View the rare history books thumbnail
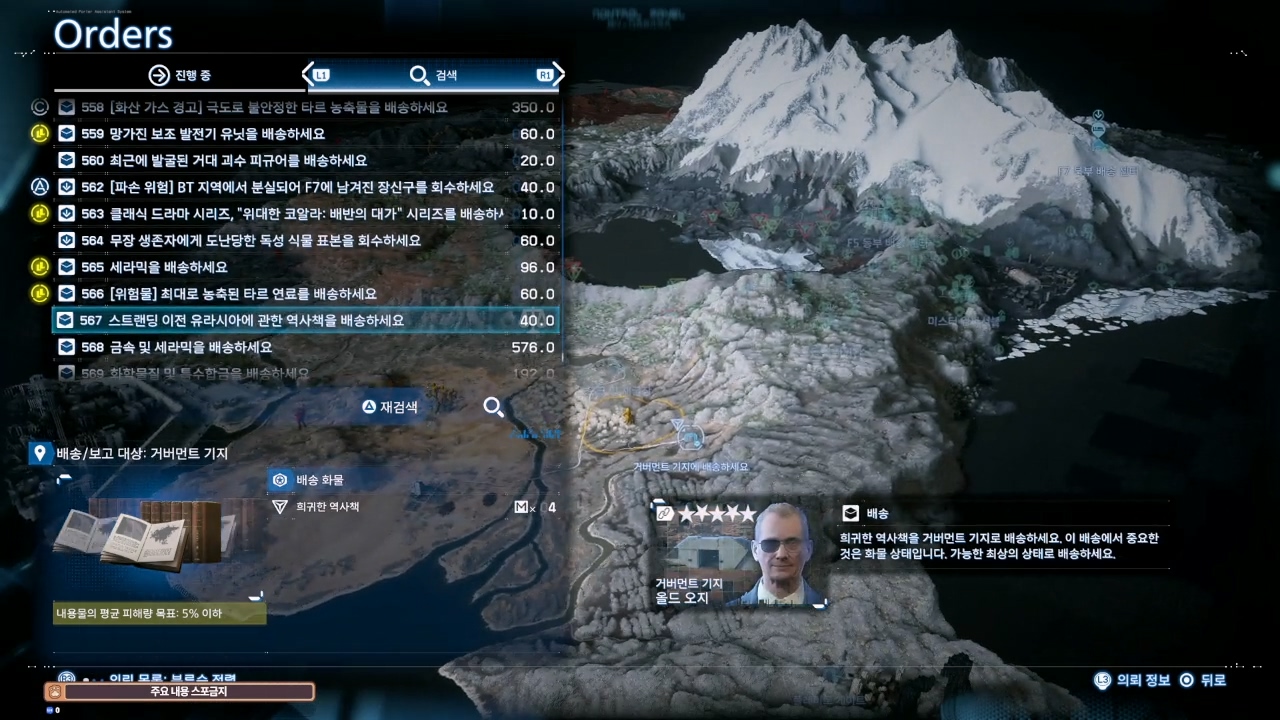This screenshot has height=720, width=1280. [x=148, y=537]
